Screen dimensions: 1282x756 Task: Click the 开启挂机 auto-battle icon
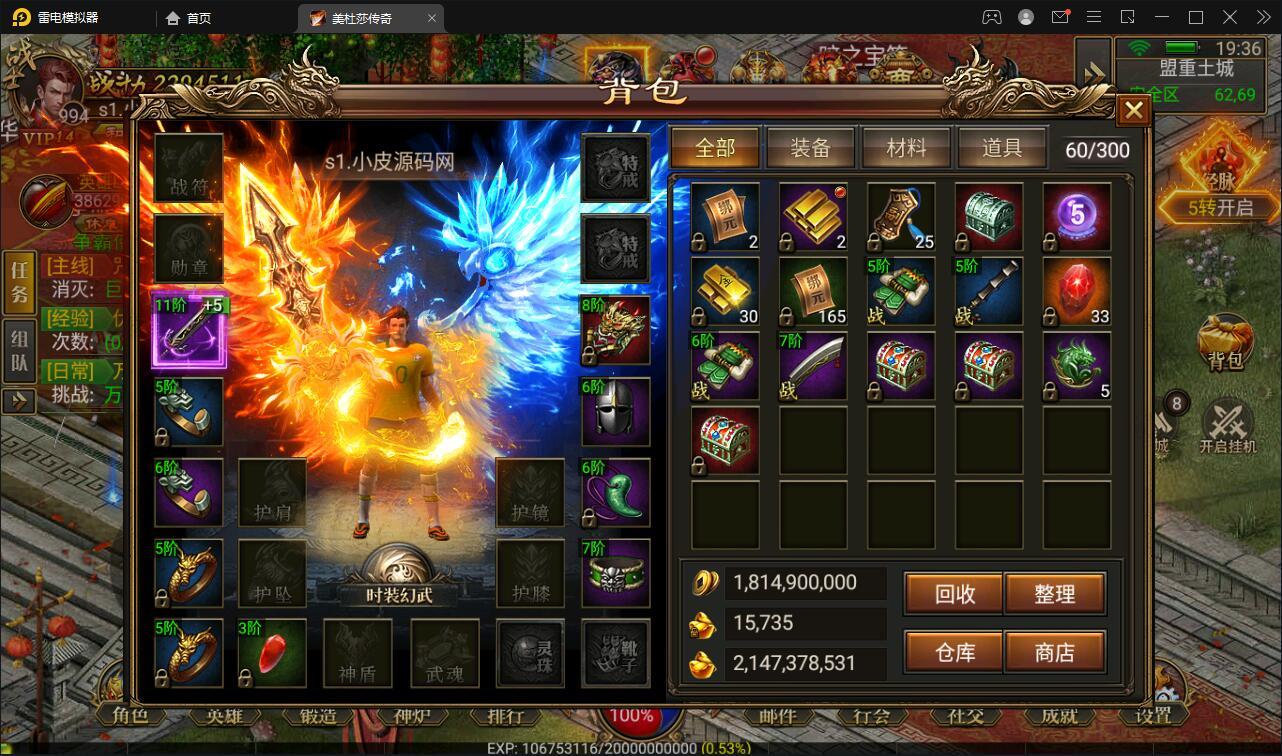click(1227, 427)
